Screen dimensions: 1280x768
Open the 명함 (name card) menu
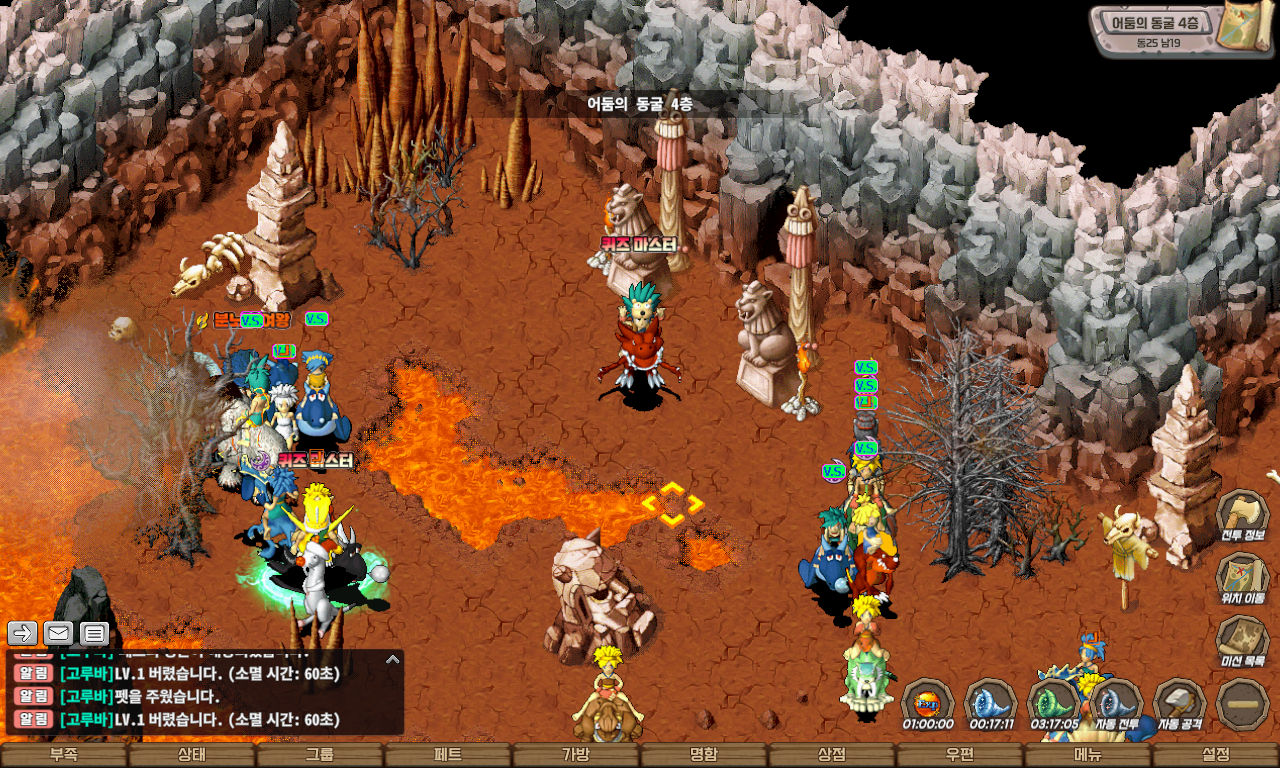pyautogui.click(x=704, y=755)
